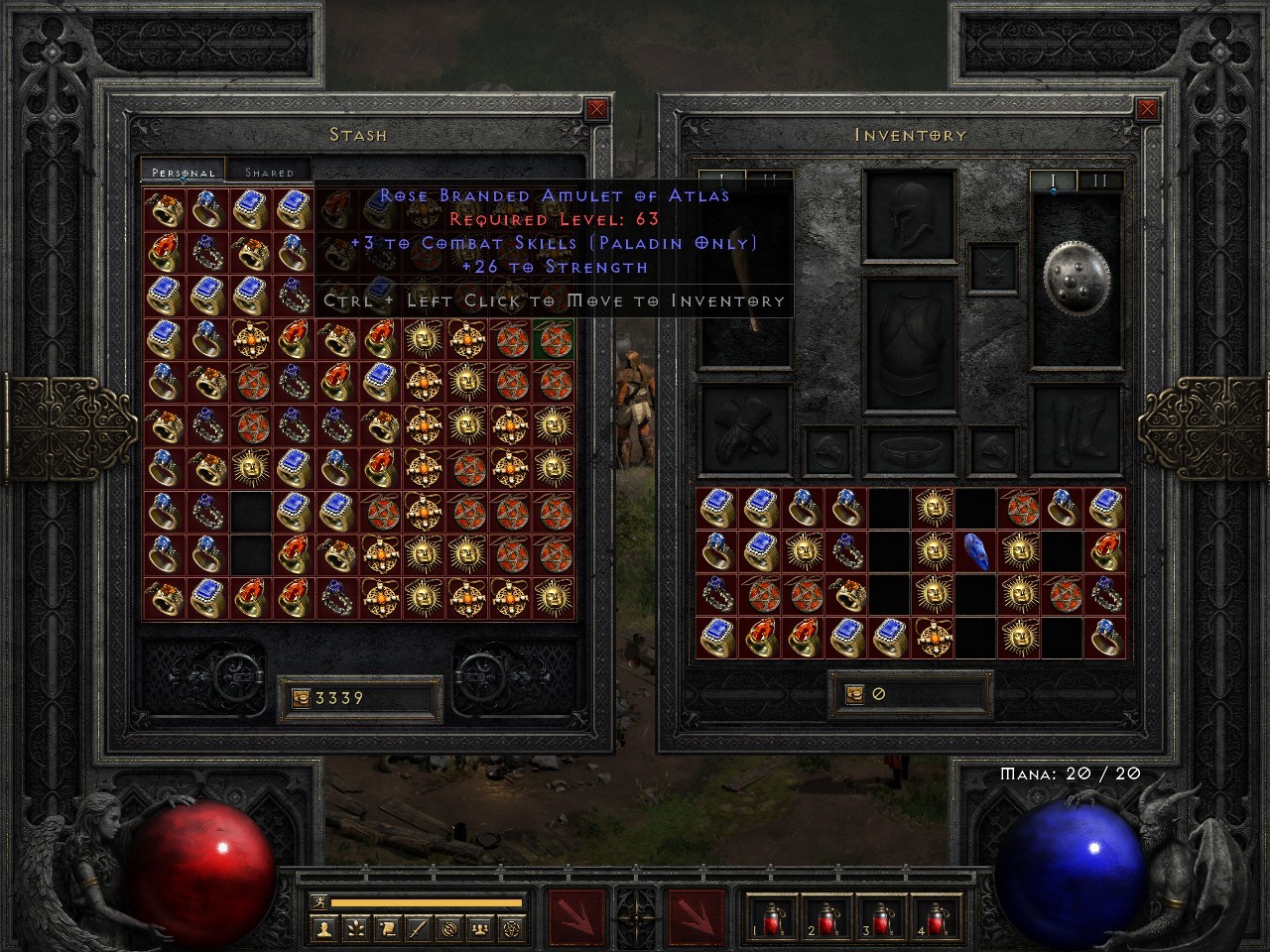Open the party screen icon
Viewport: 1270px width, 952px height.
(479, 928)
